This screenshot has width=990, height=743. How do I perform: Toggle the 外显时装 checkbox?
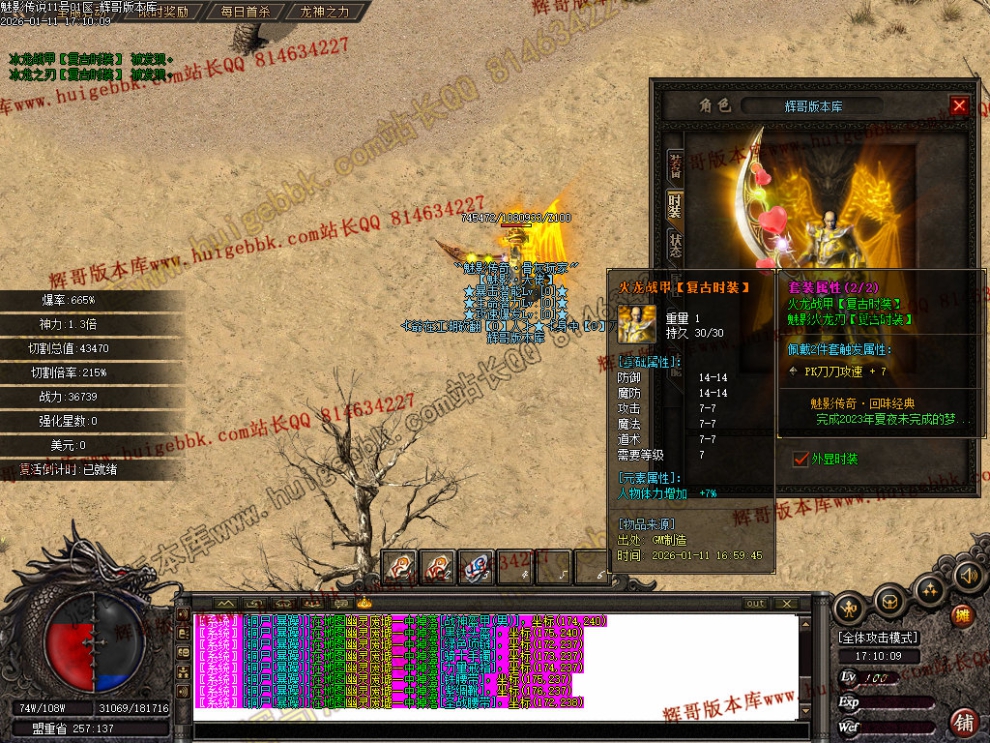coord(800,459)
